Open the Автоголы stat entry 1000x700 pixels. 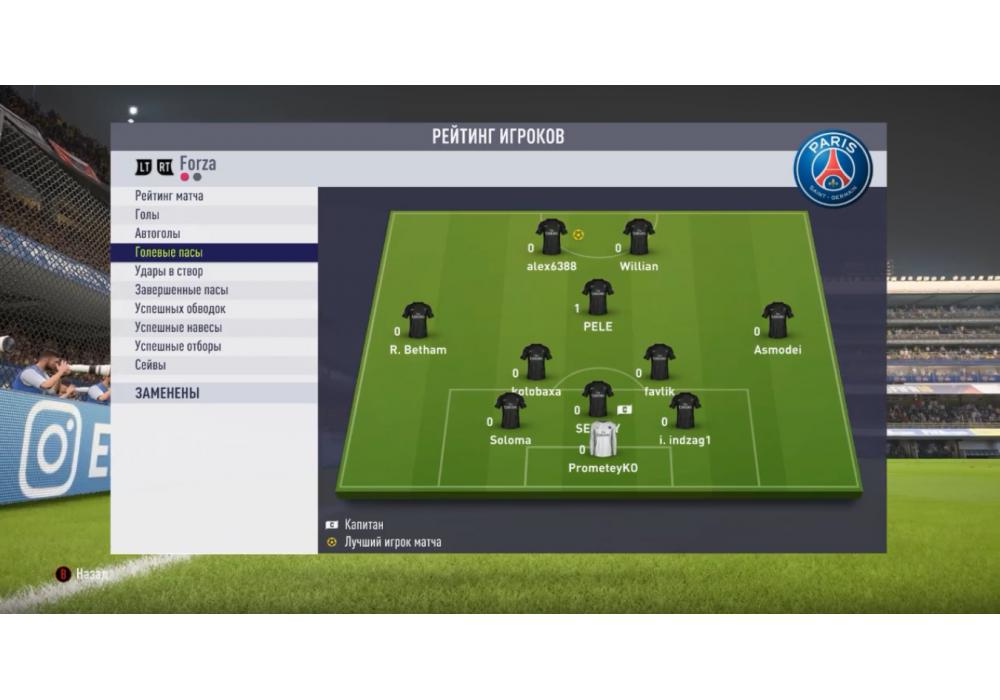(x=214, y=234)
